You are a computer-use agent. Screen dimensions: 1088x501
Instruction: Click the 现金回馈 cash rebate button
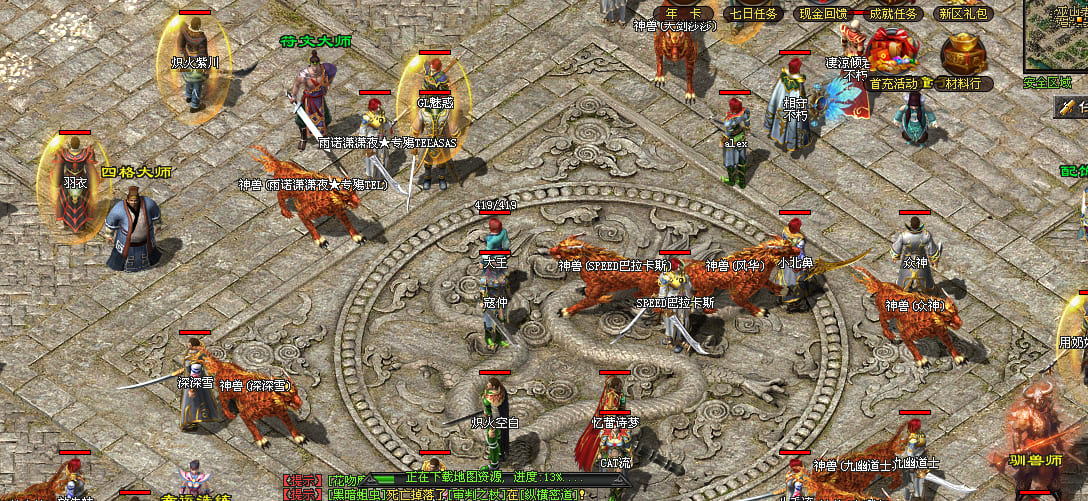click(822, 13)
